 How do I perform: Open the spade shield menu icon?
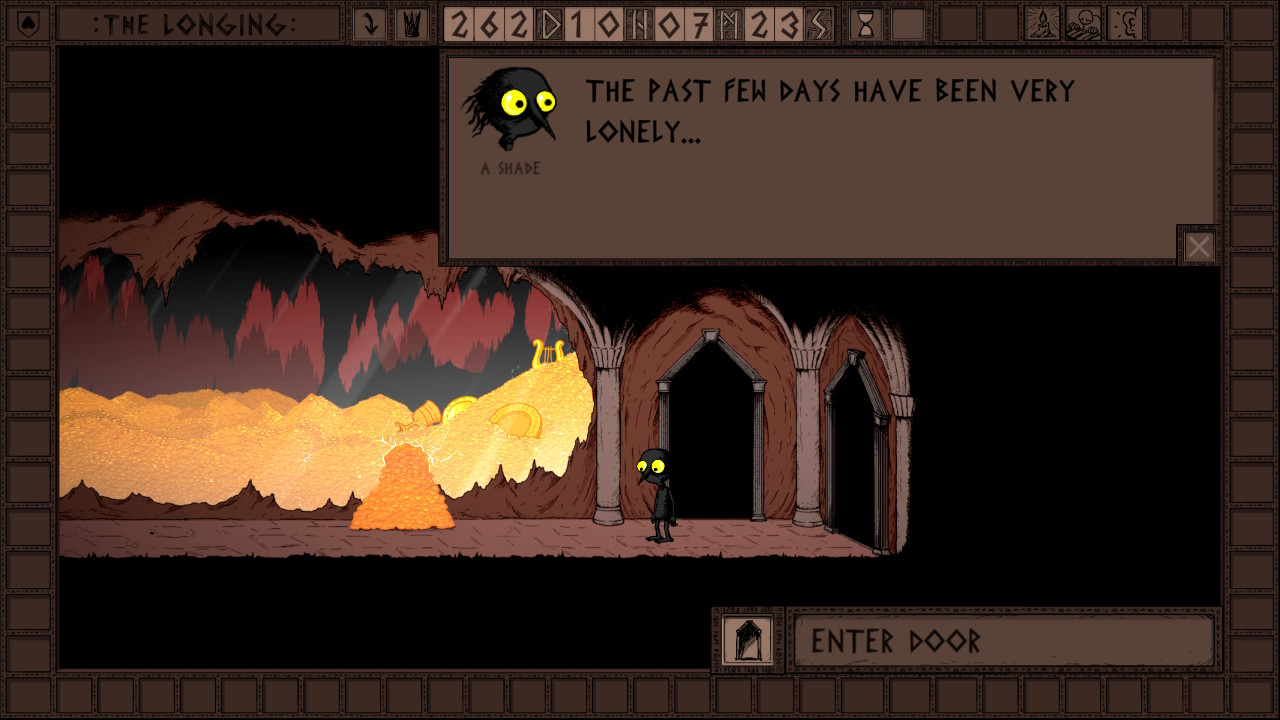pos(28,24)
